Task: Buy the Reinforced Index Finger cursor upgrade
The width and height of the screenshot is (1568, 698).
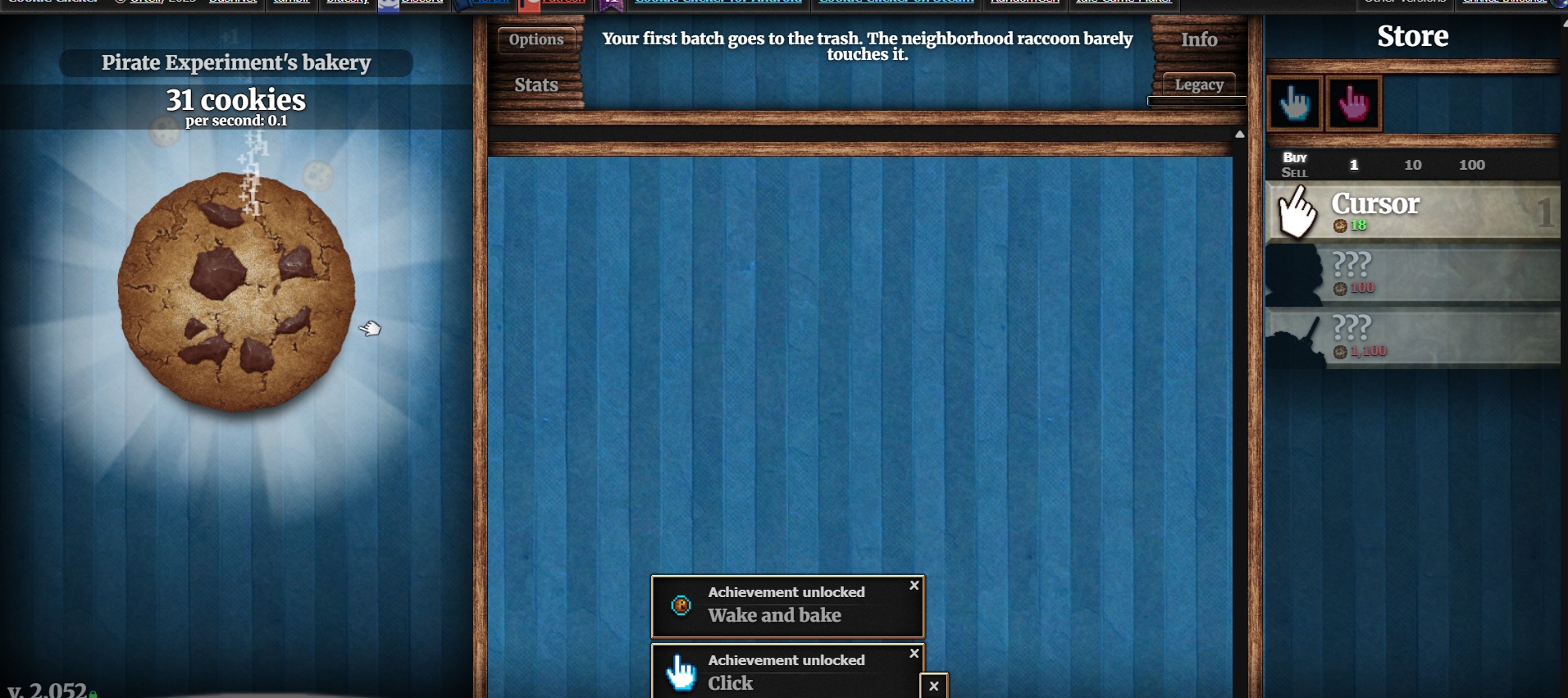Action: point(1294,103)
